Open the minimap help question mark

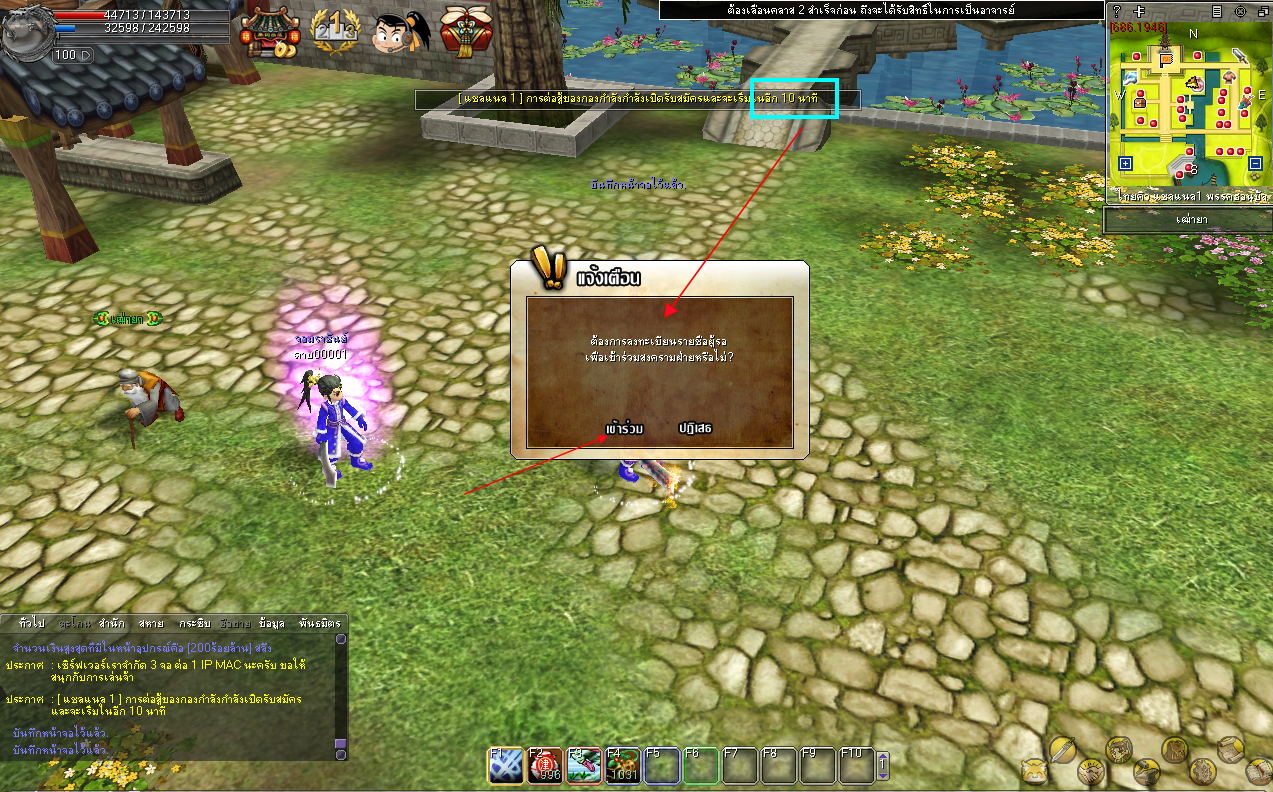pos(1116,11)
